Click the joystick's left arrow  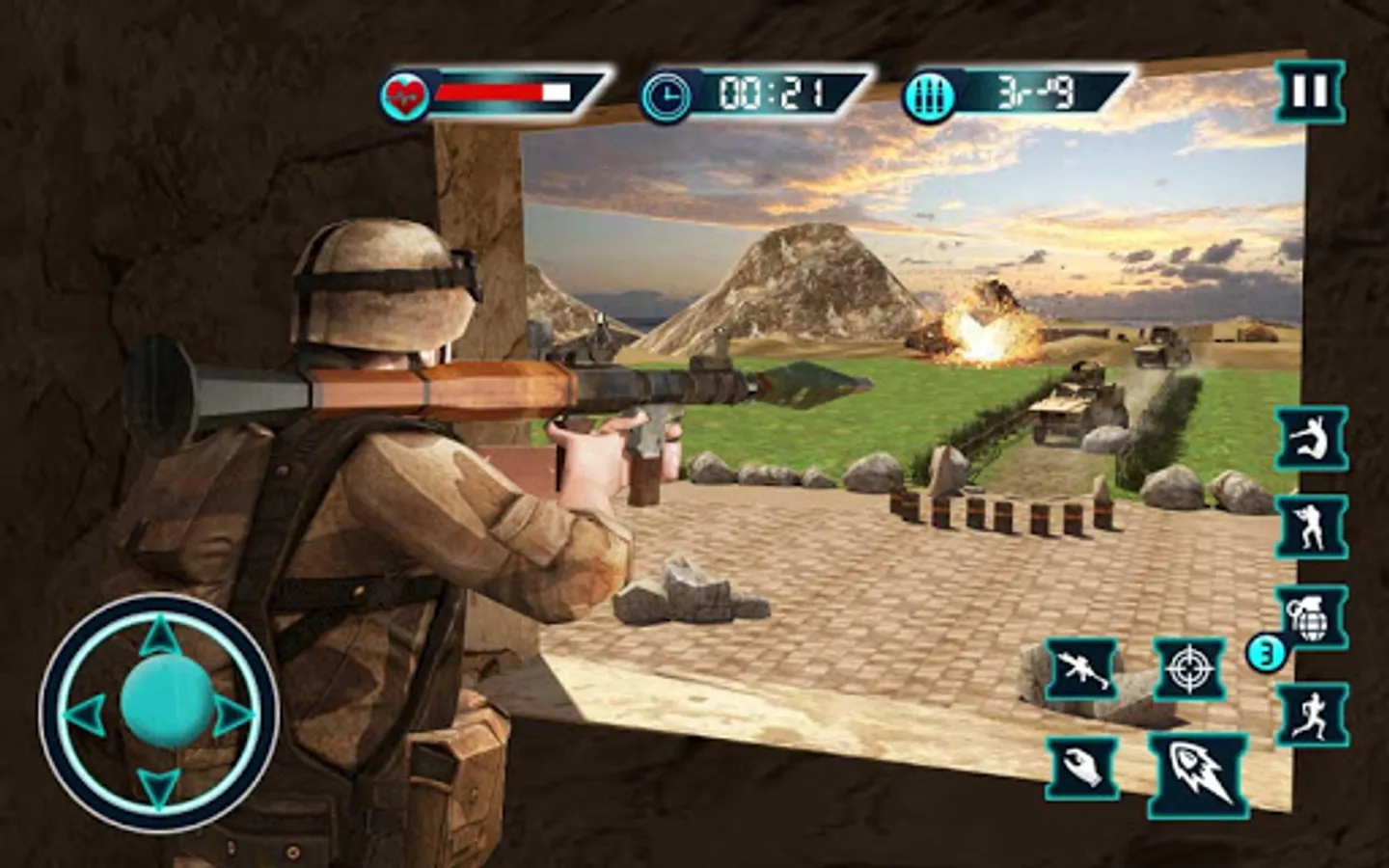(86, 714)
